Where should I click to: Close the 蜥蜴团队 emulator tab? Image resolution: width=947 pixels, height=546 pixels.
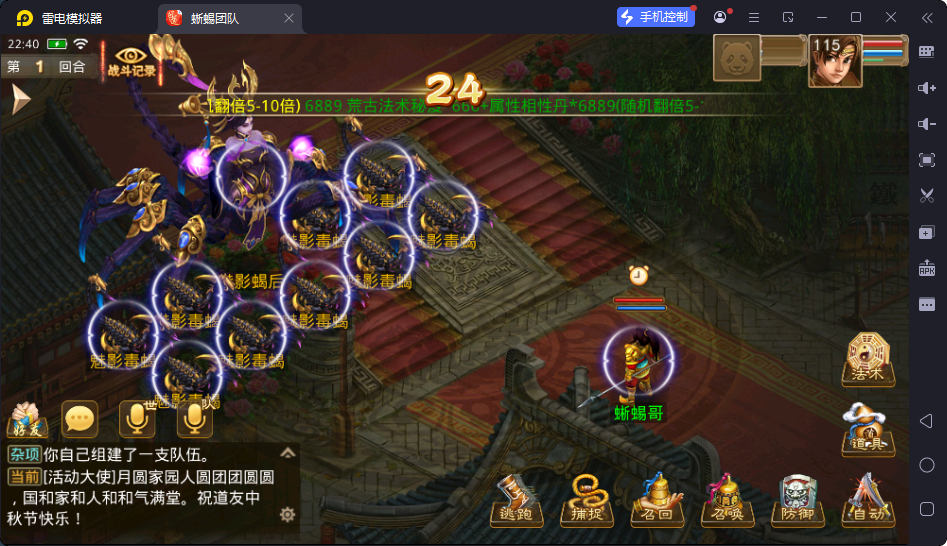click(289, 18)
